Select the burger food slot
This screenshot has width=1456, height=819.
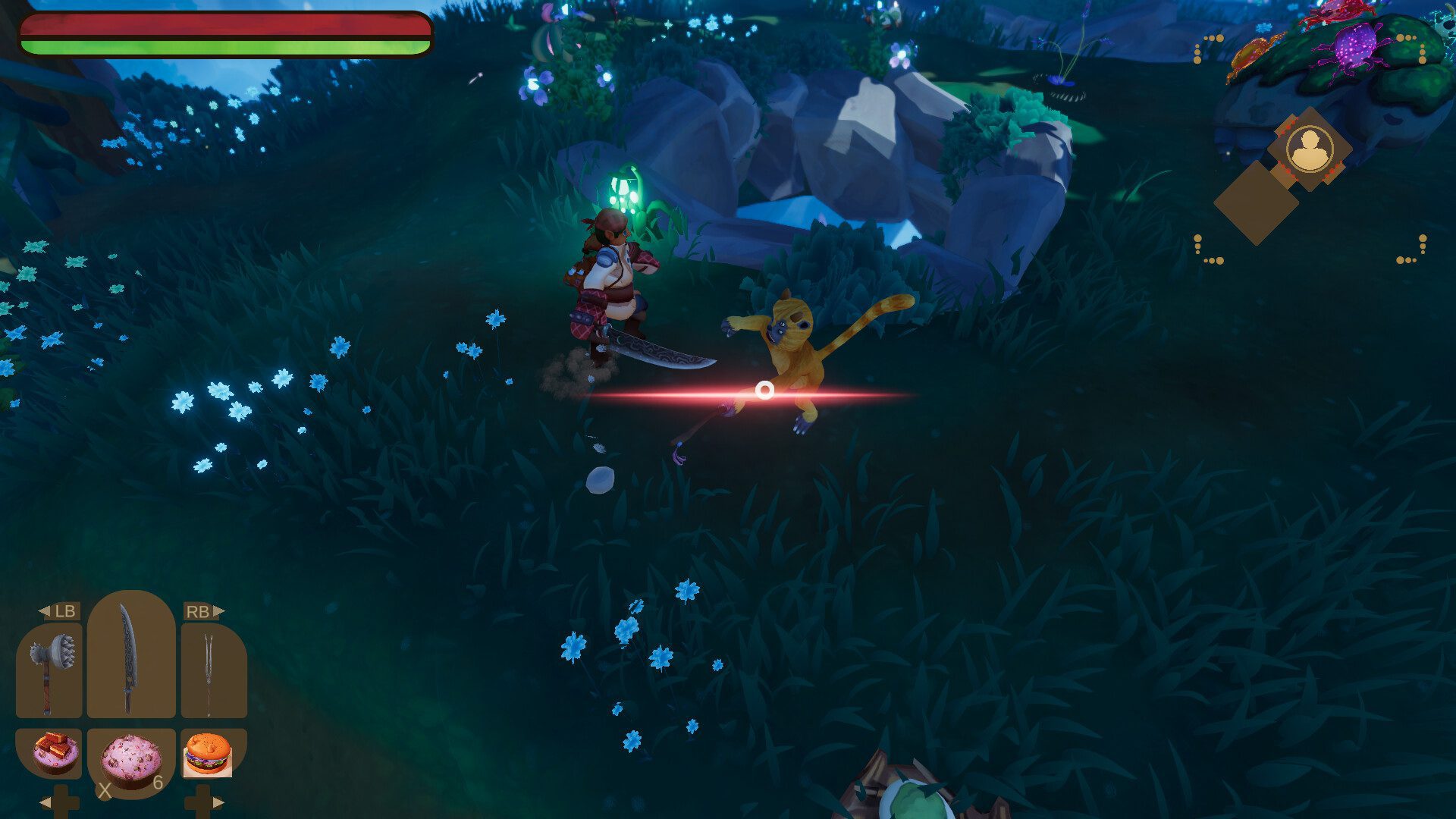[208, 755]
